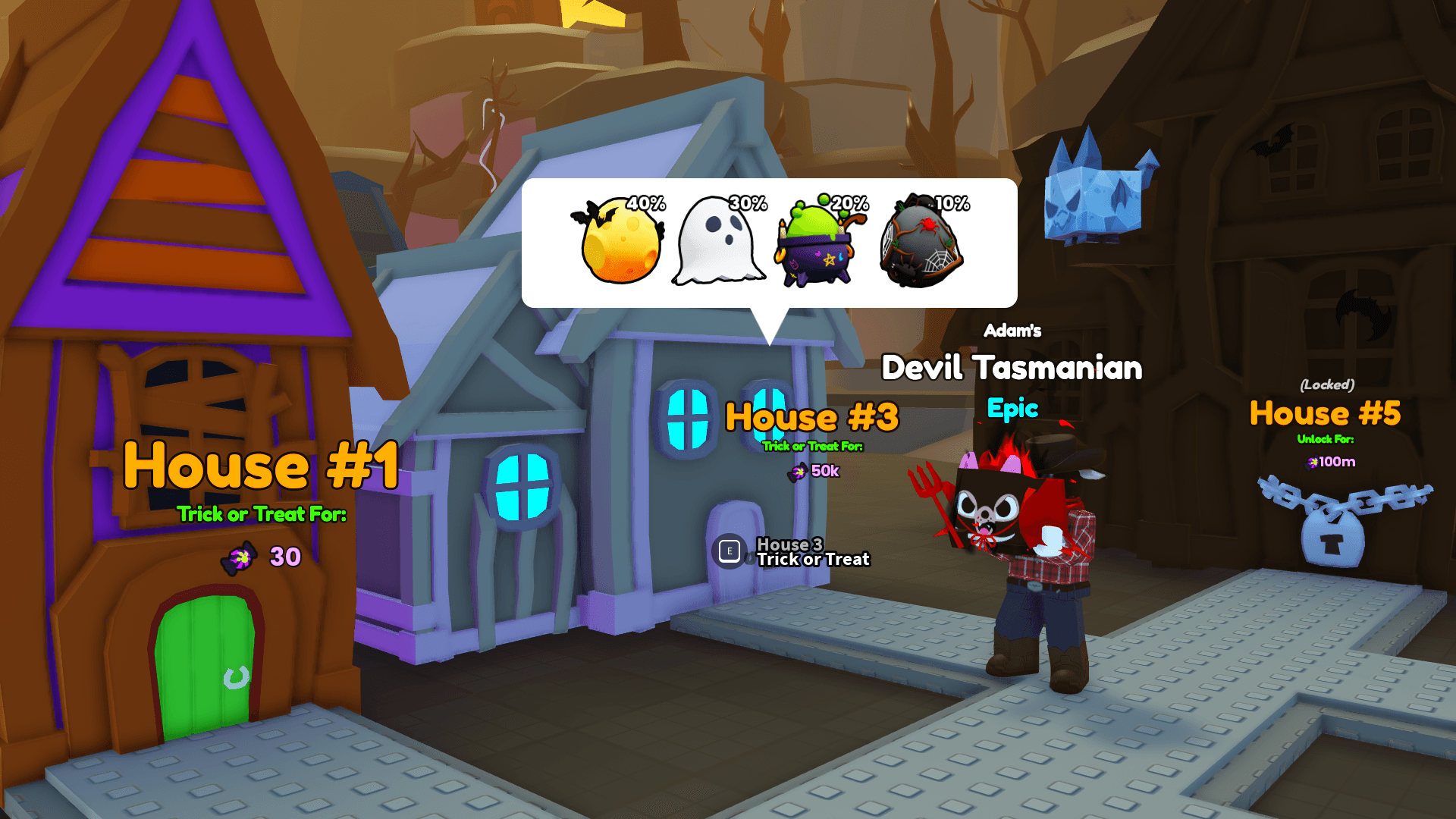This screenshot has height=819, width=1456.
Task: Pick the spider web egg icon
Action: coord(921,244)
